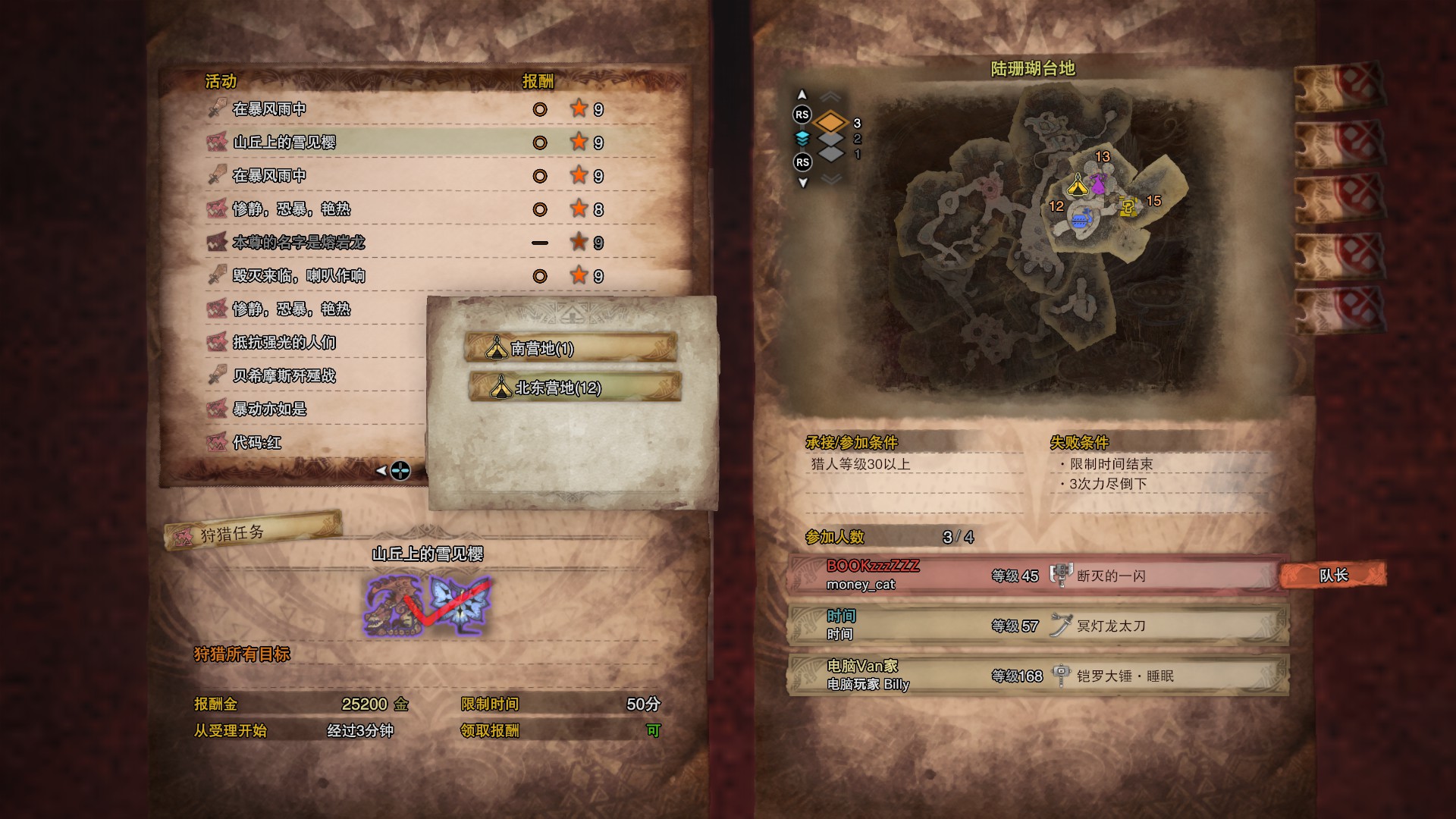Choose the 北东营地(12) camp option
This screenshot has height=819, width=1456.
pyautogui.click(x=575, y=388)
